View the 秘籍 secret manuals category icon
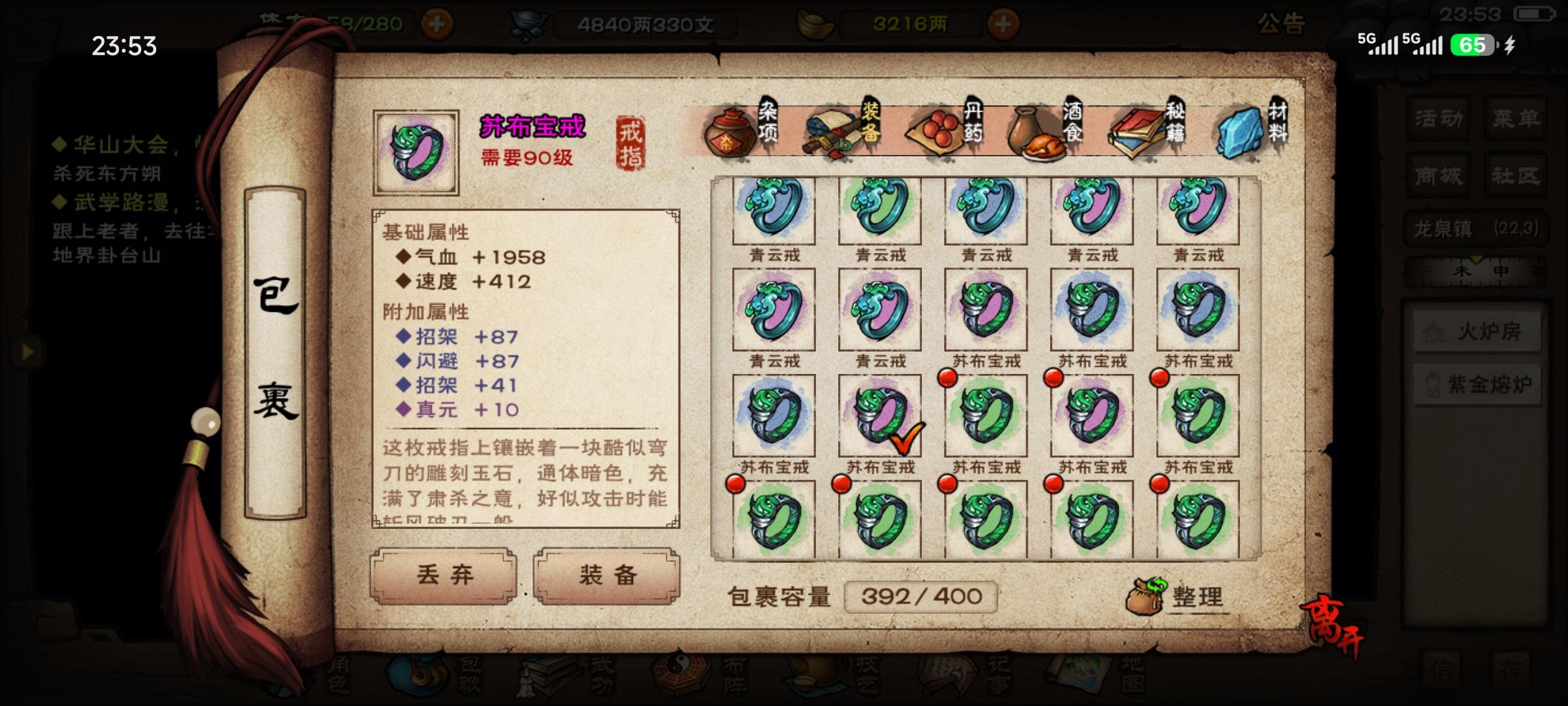The width and height of the screenshot is (1568, 706). coord(1137,131)
